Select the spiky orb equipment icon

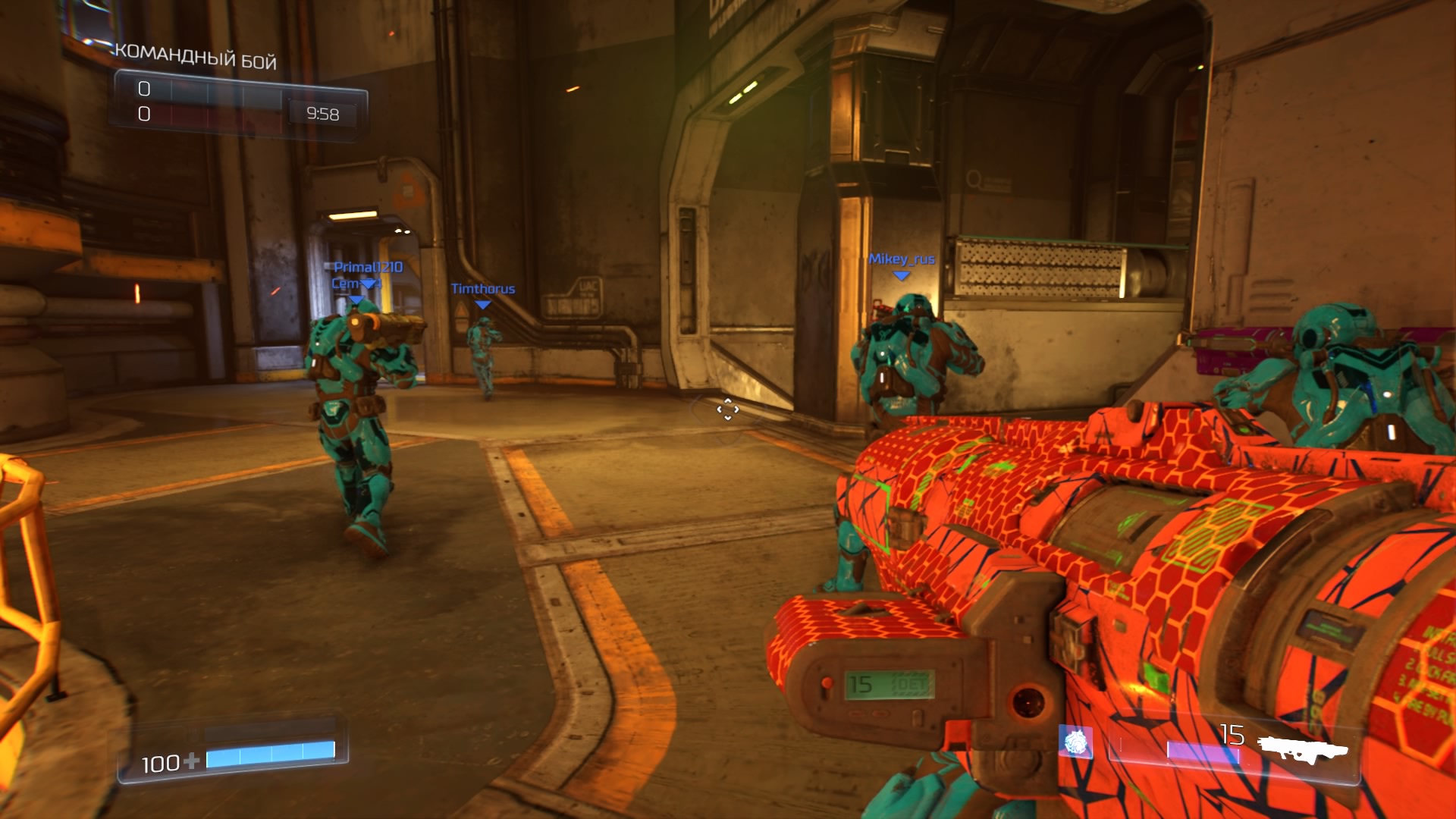(1075, 742)
